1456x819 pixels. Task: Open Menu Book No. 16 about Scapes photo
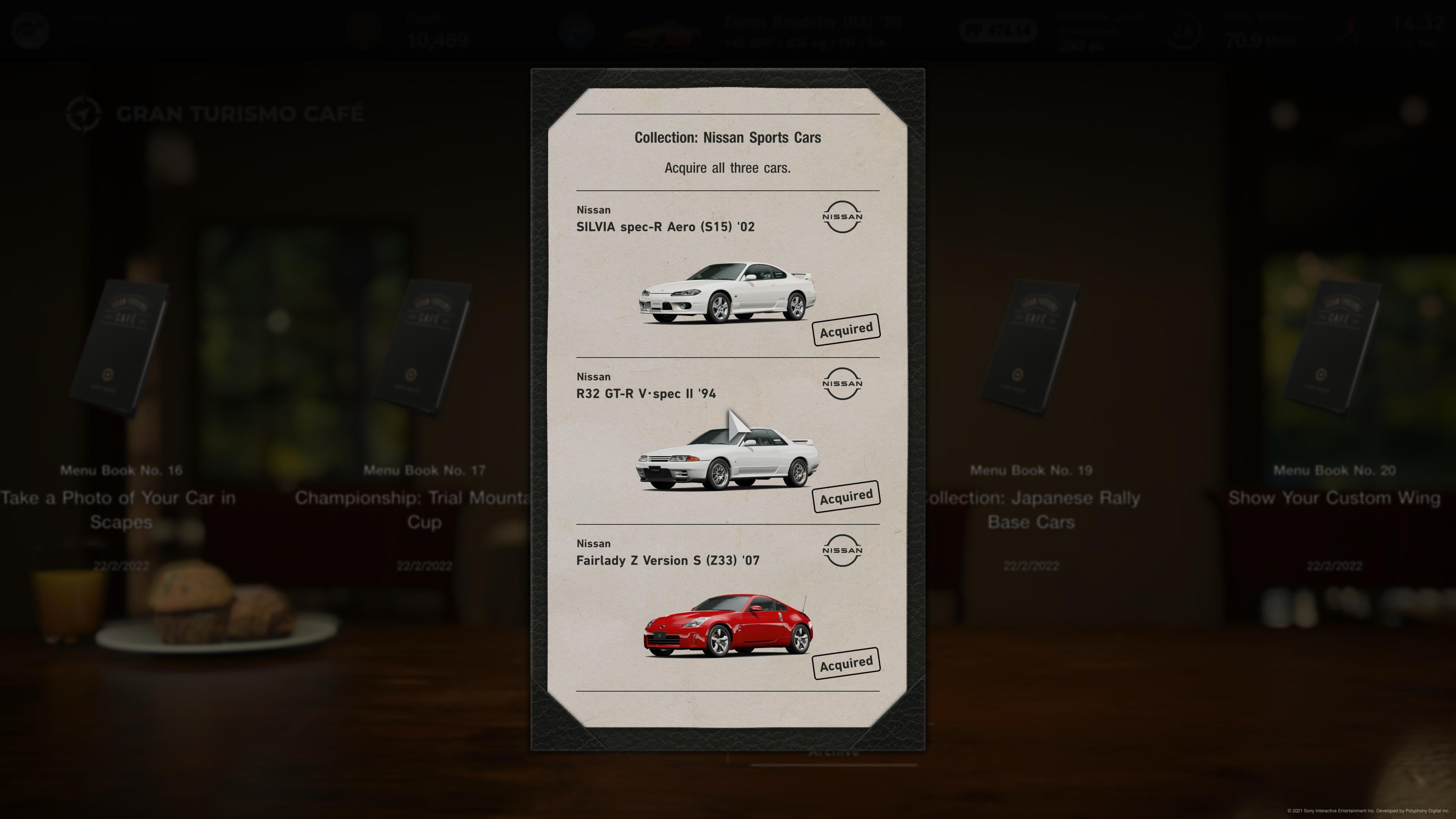121,350
